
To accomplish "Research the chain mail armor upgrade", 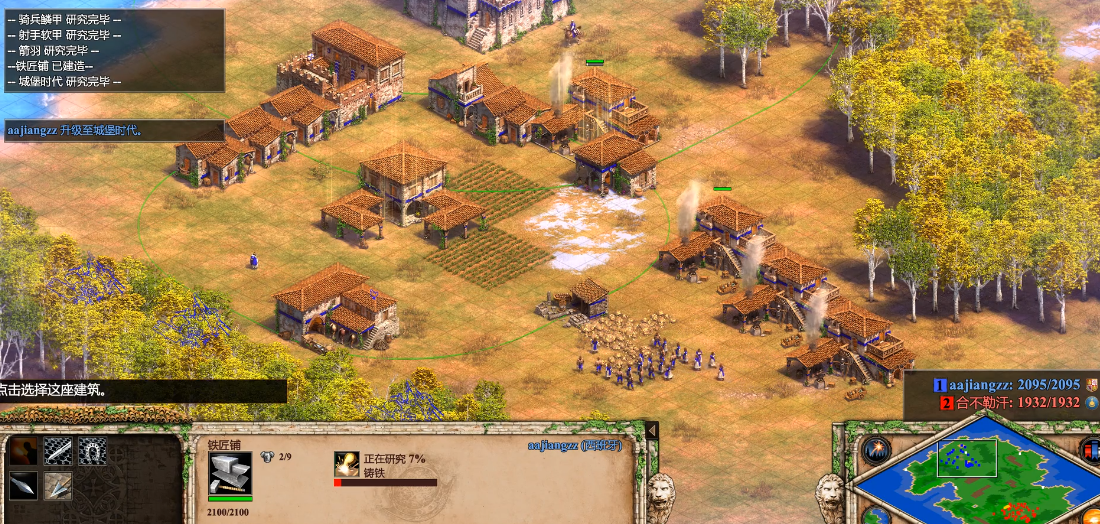I will tap(58, 451).
